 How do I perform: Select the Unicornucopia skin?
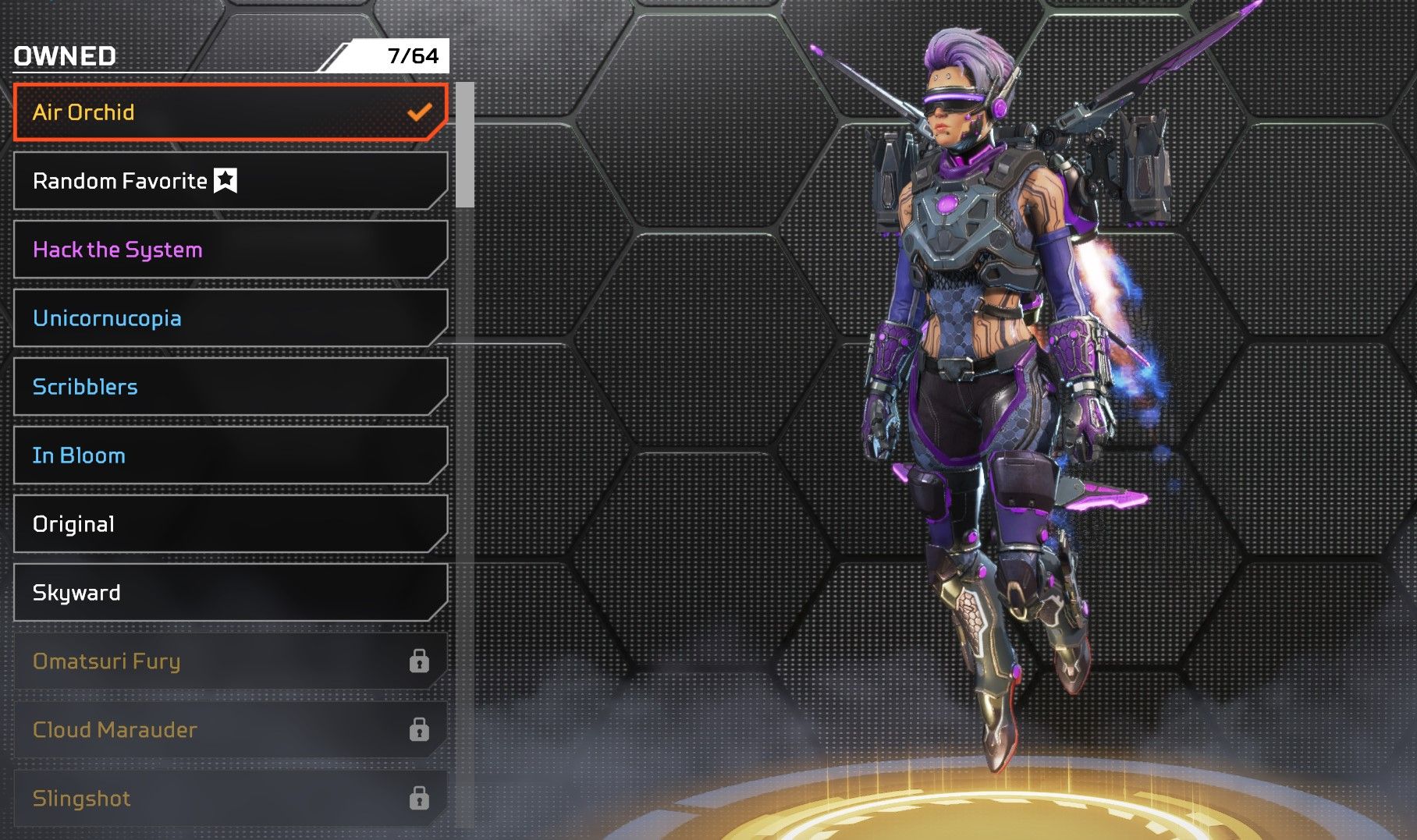tap(230, 318)
